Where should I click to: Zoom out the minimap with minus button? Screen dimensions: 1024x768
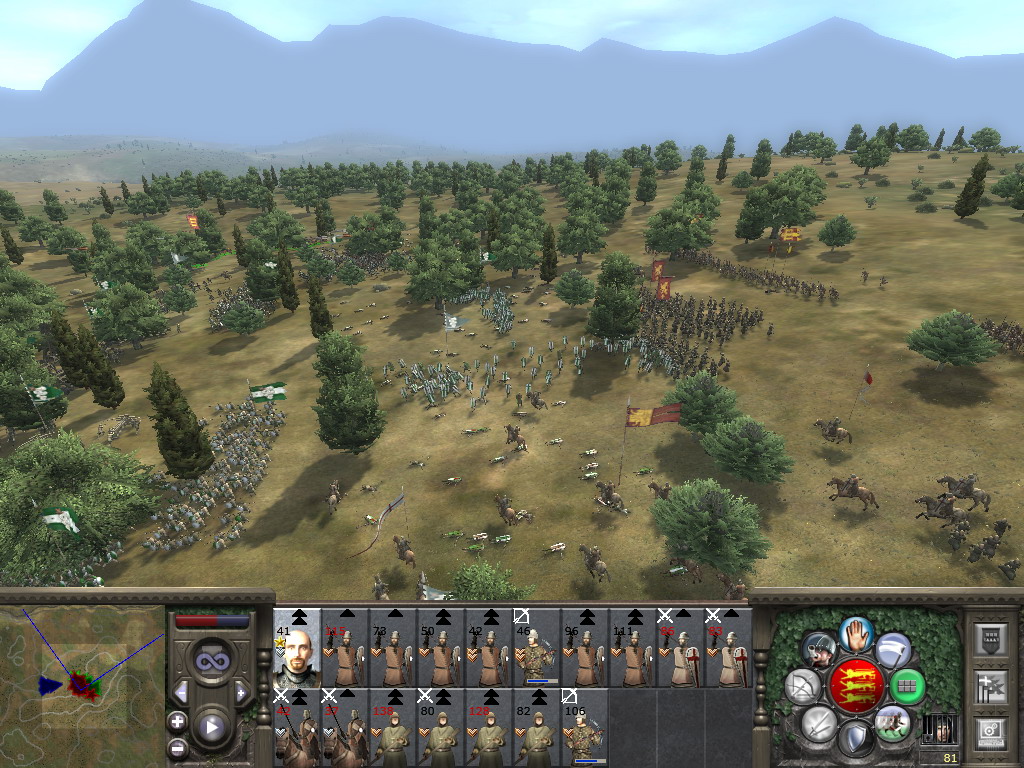(177, 746)
